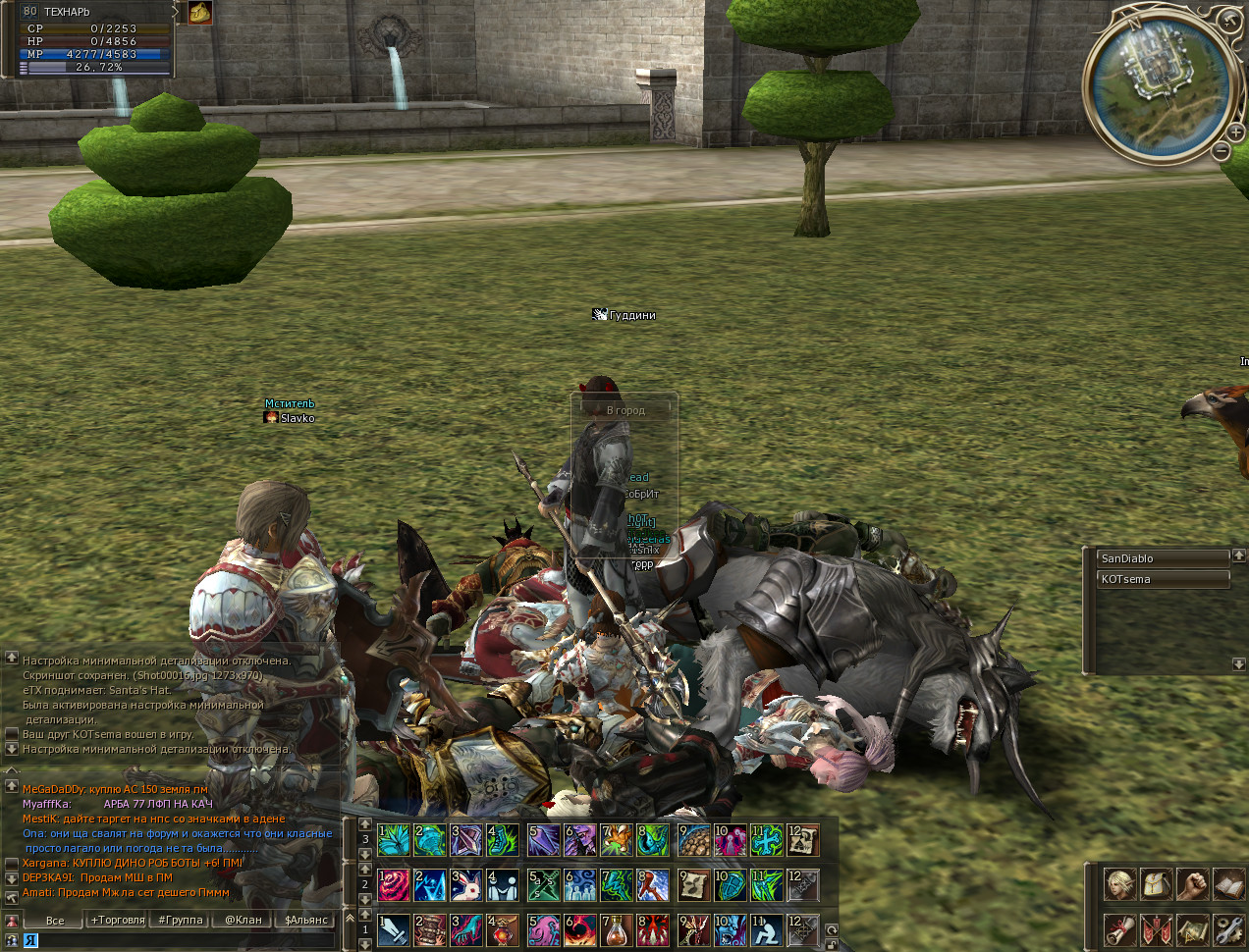Show the $Альянс chat tab
Viewport: 1249px width, 952px height.
click(x=306, y=920)
